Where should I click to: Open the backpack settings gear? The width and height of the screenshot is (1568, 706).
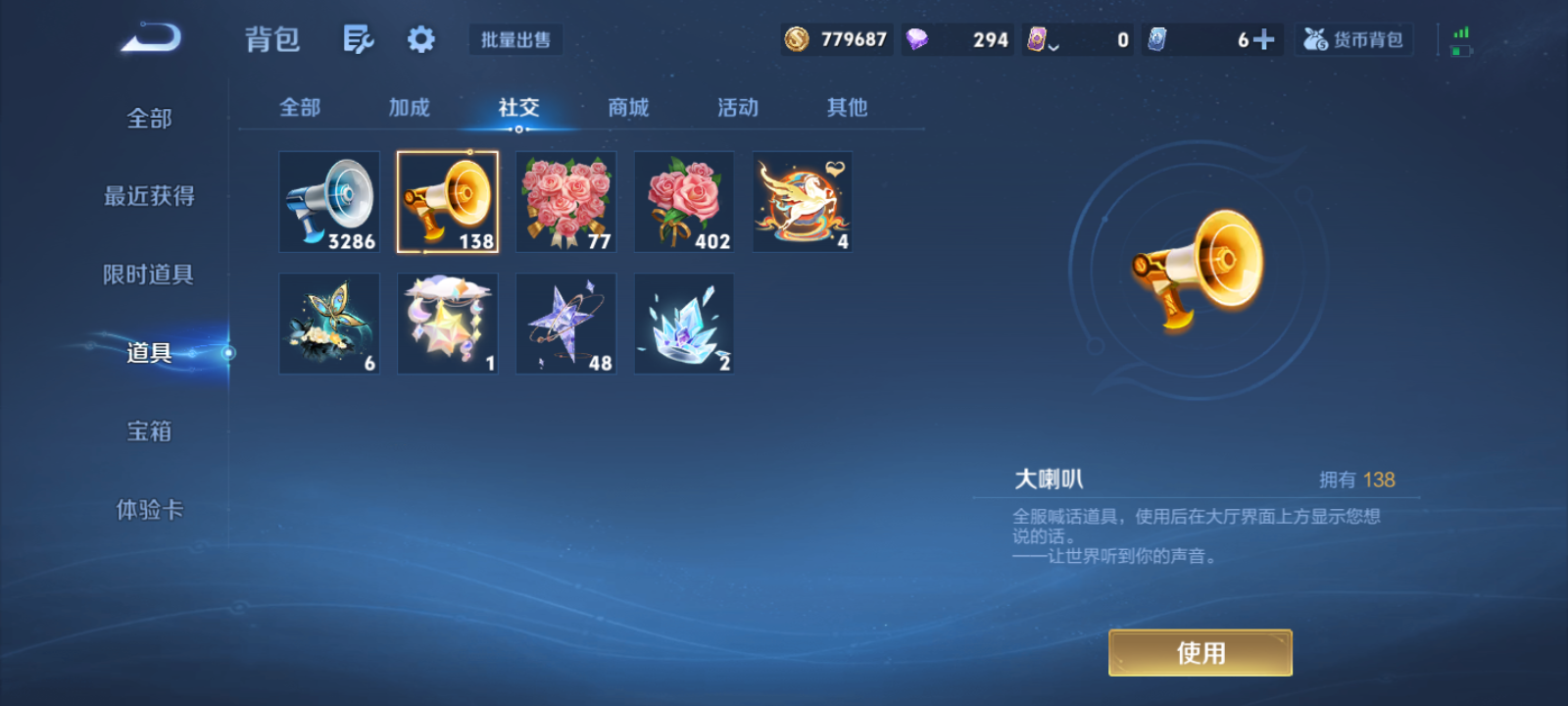[420, 39]
